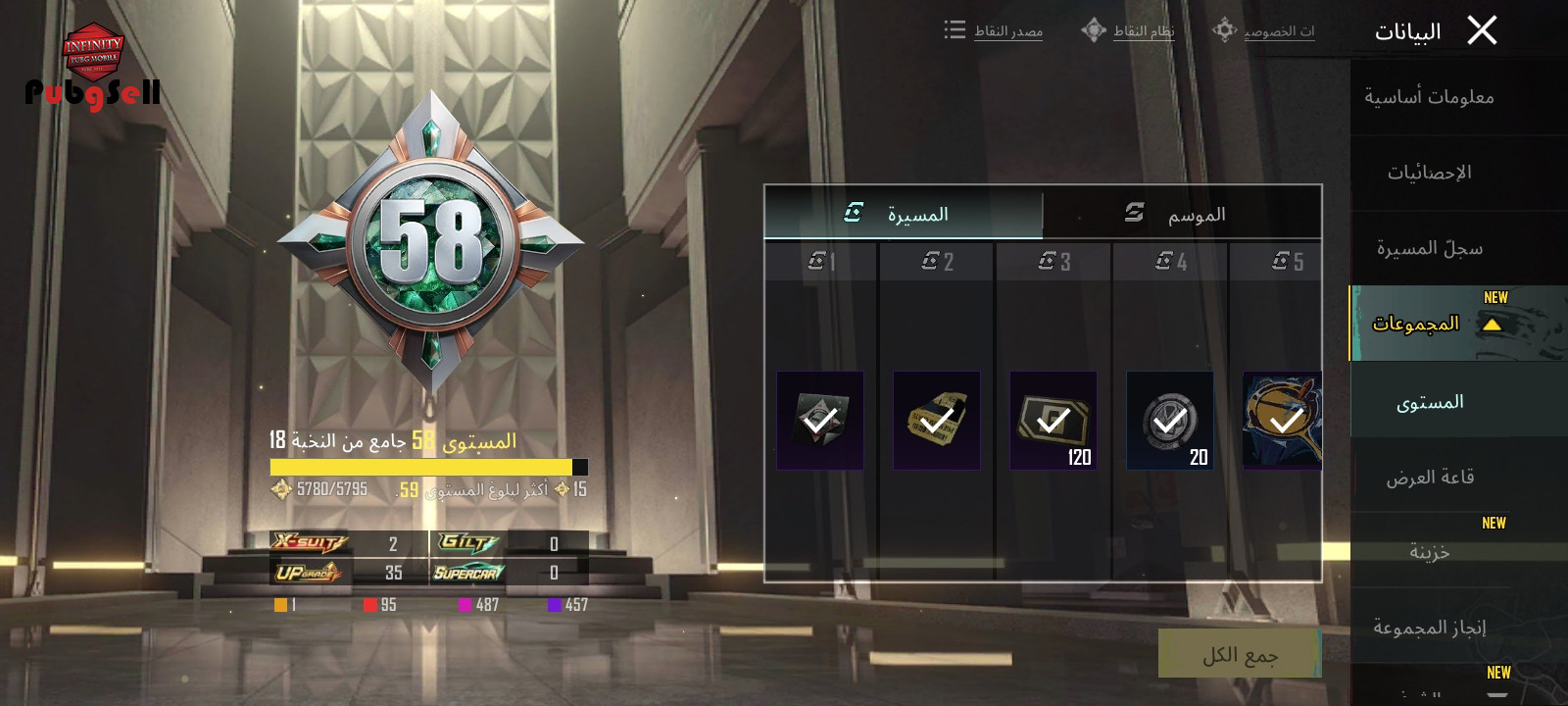
Task: Open the الإحصائيات statistics section
Action: click(x=1429, y=173)
